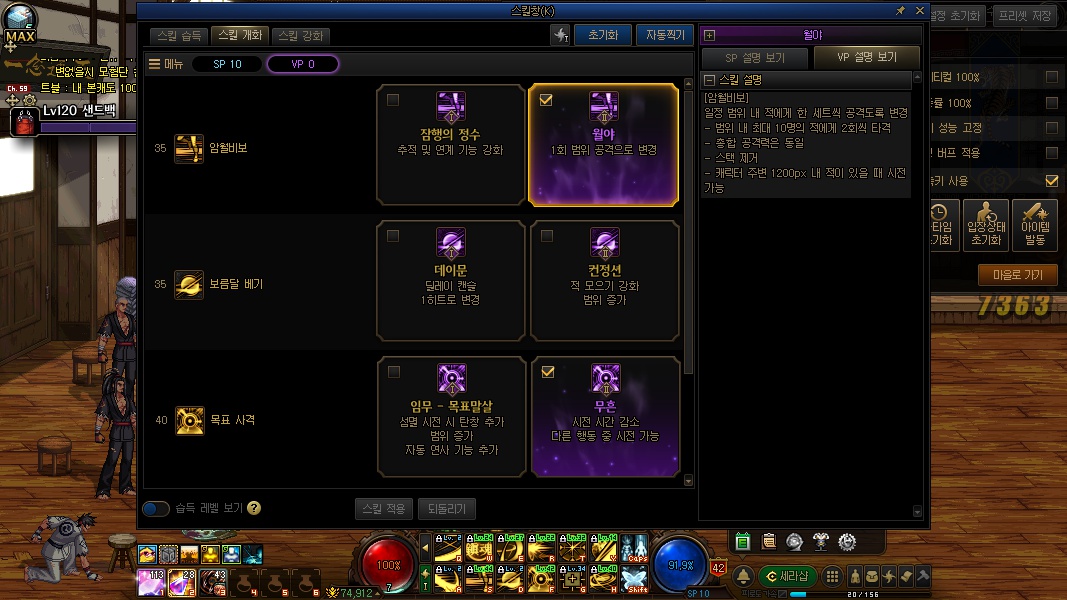Close the skill window
Viewport: 1067px width, 600px height.
click(x=919, y=10)
